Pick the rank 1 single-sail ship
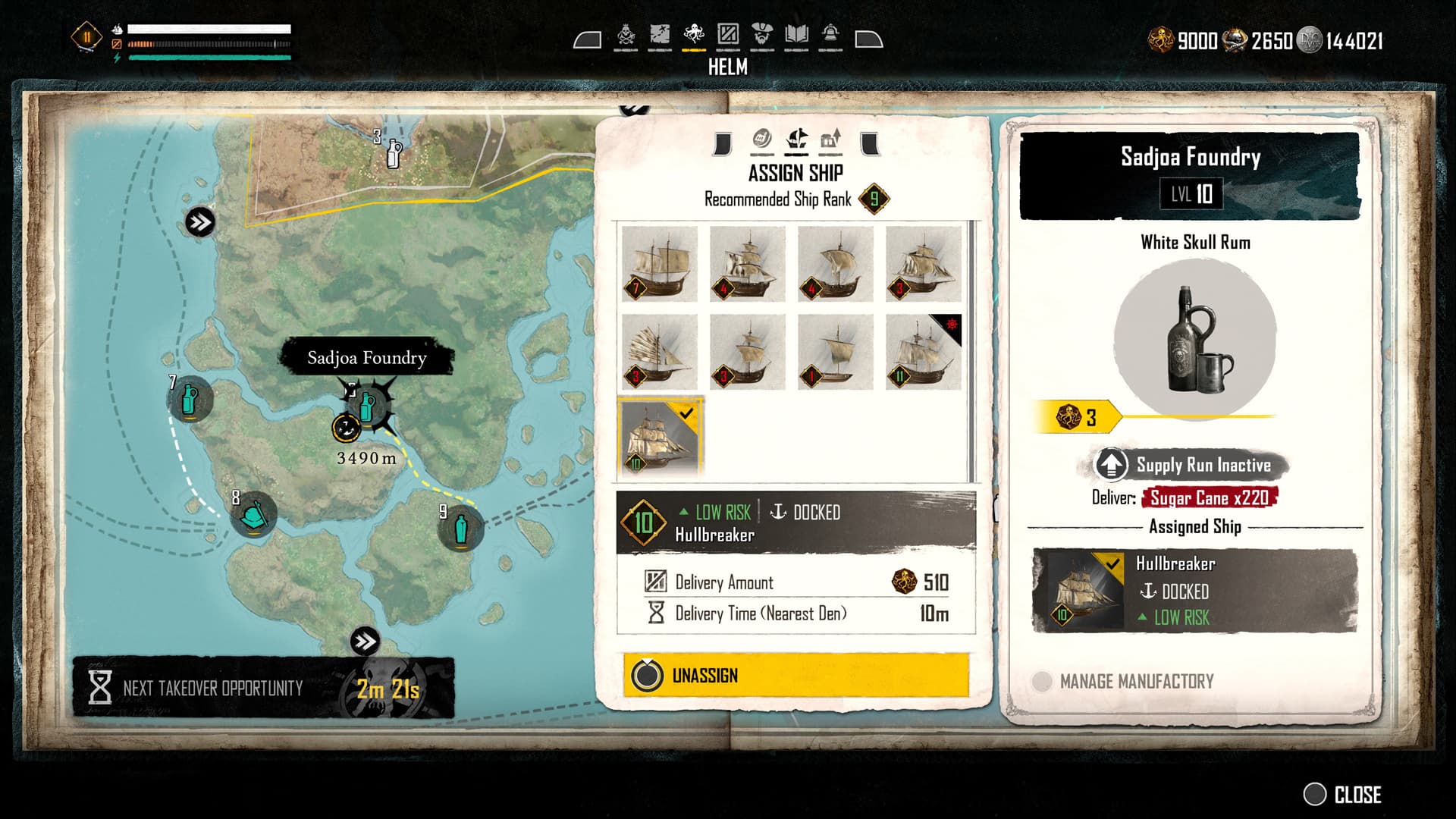Screen dimensions: 1456x819 [x=835, y=352]
